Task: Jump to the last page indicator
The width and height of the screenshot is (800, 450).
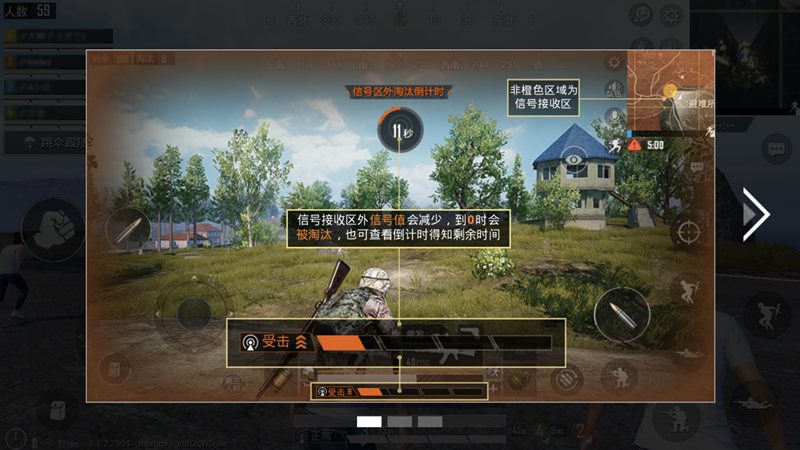Action: (x=430, y=422)
